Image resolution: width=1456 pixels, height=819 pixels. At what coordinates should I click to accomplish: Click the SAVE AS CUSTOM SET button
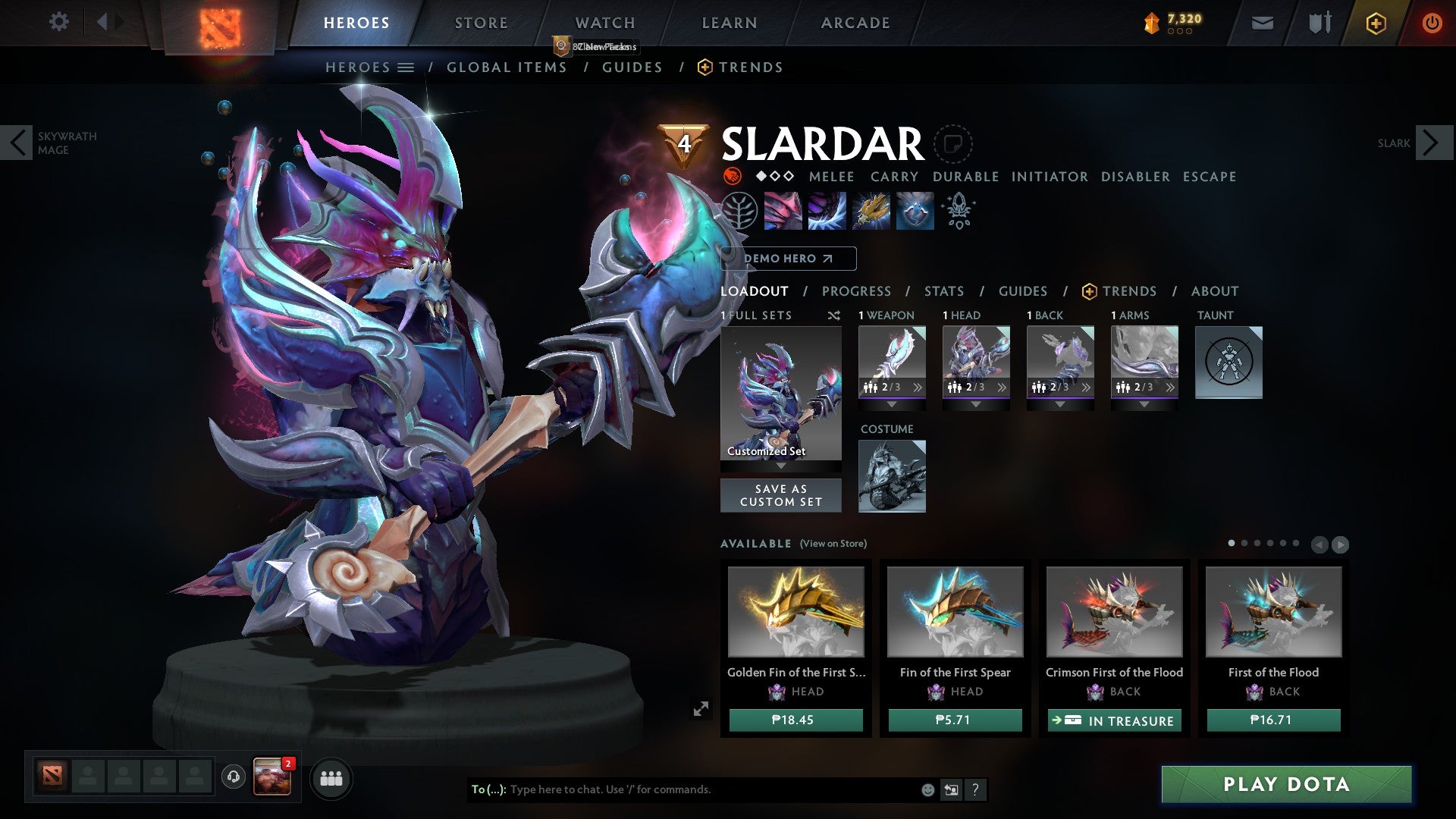781,495
